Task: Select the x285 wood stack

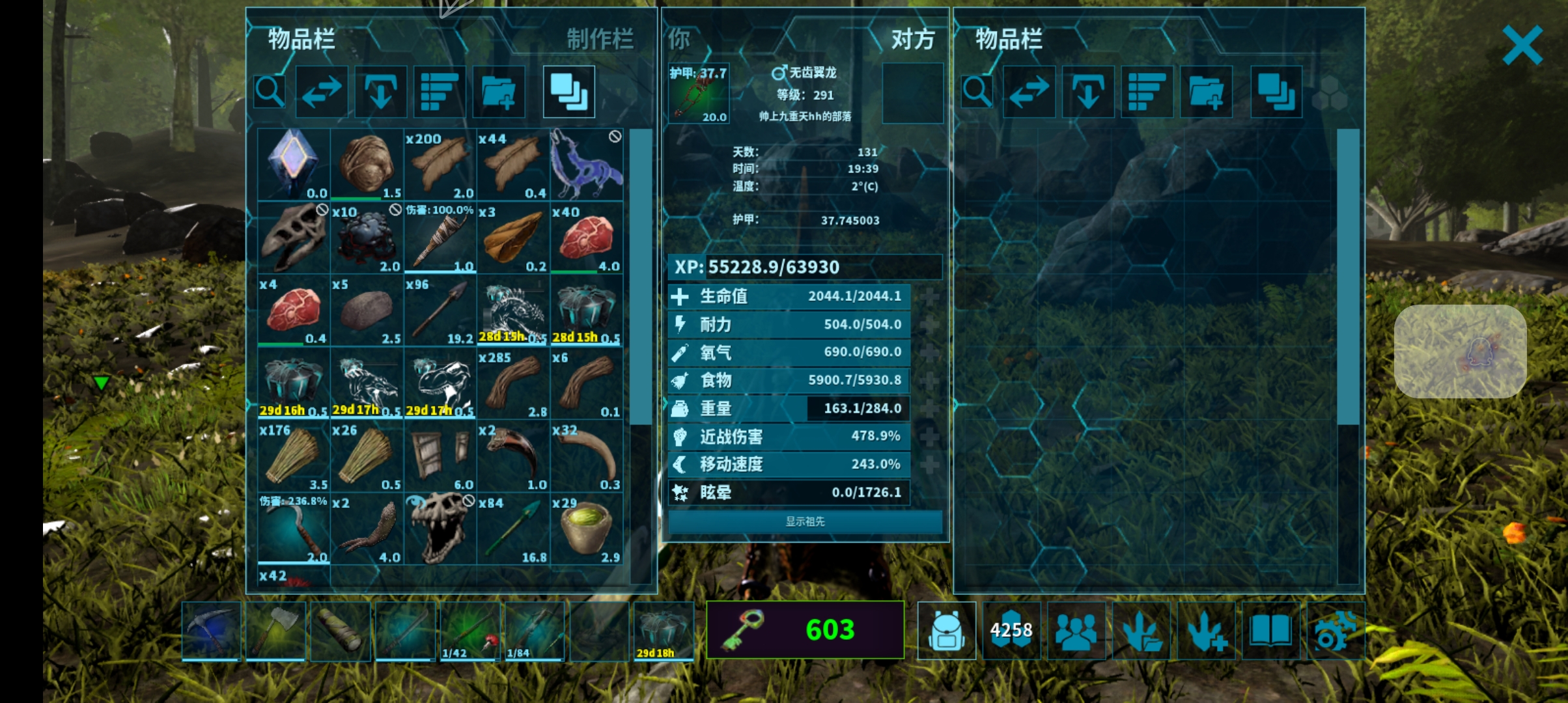Action: click(x=513, y=383)
